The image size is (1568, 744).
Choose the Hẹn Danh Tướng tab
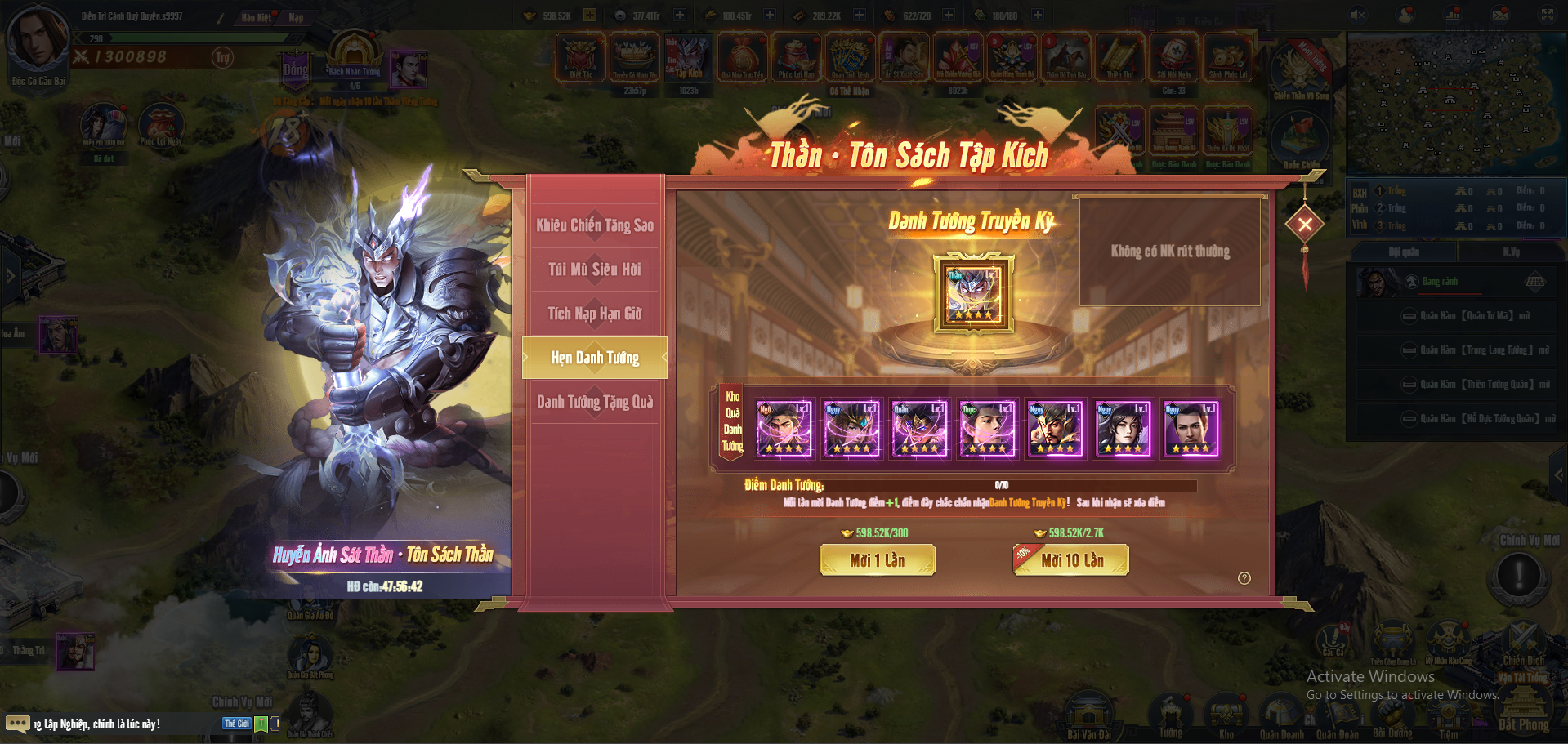click(x=595, y=358)
